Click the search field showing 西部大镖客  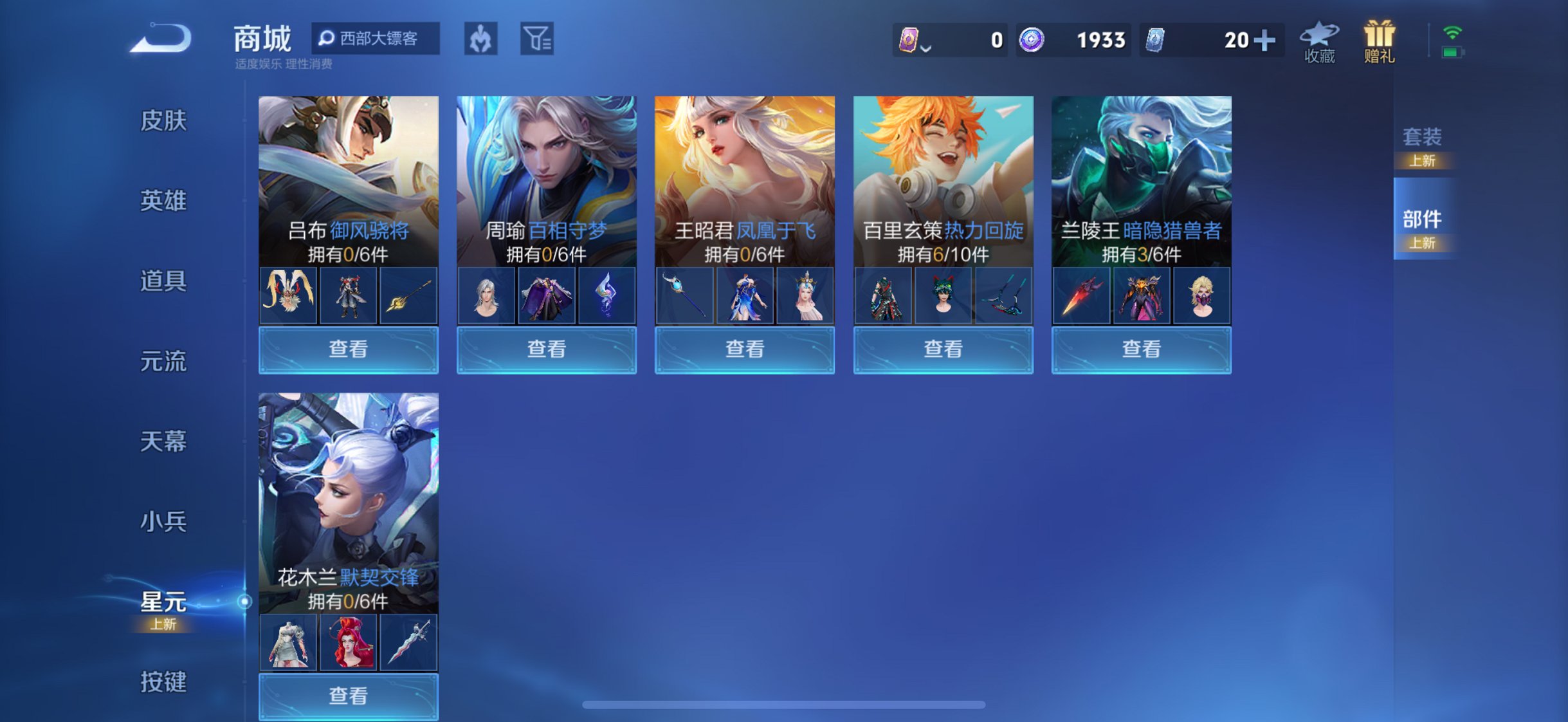(376, 39)
